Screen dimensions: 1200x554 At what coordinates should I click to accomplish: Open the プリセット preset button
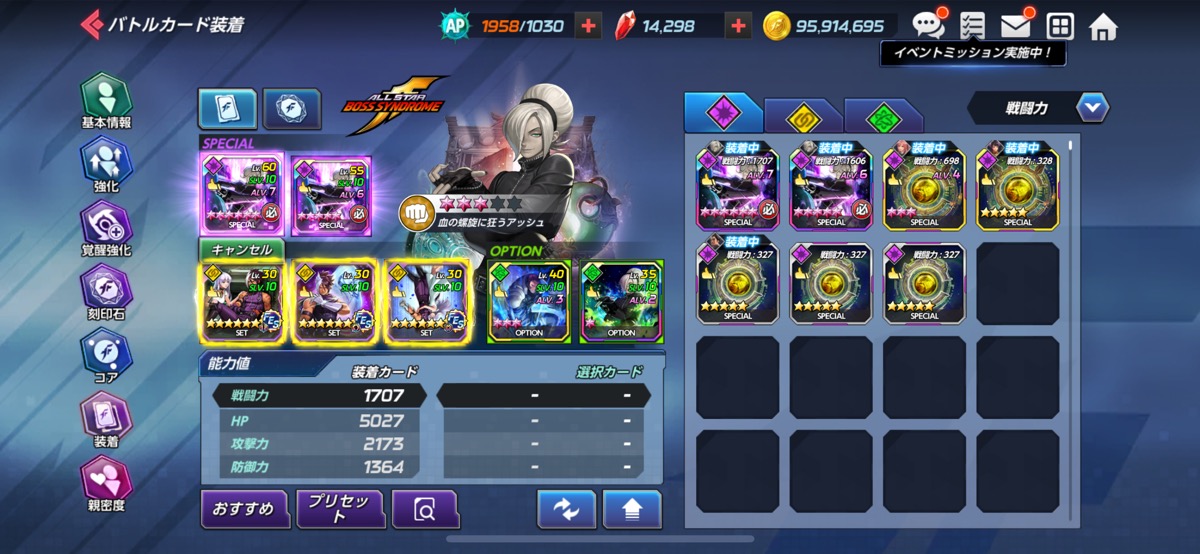coord(340,510)
